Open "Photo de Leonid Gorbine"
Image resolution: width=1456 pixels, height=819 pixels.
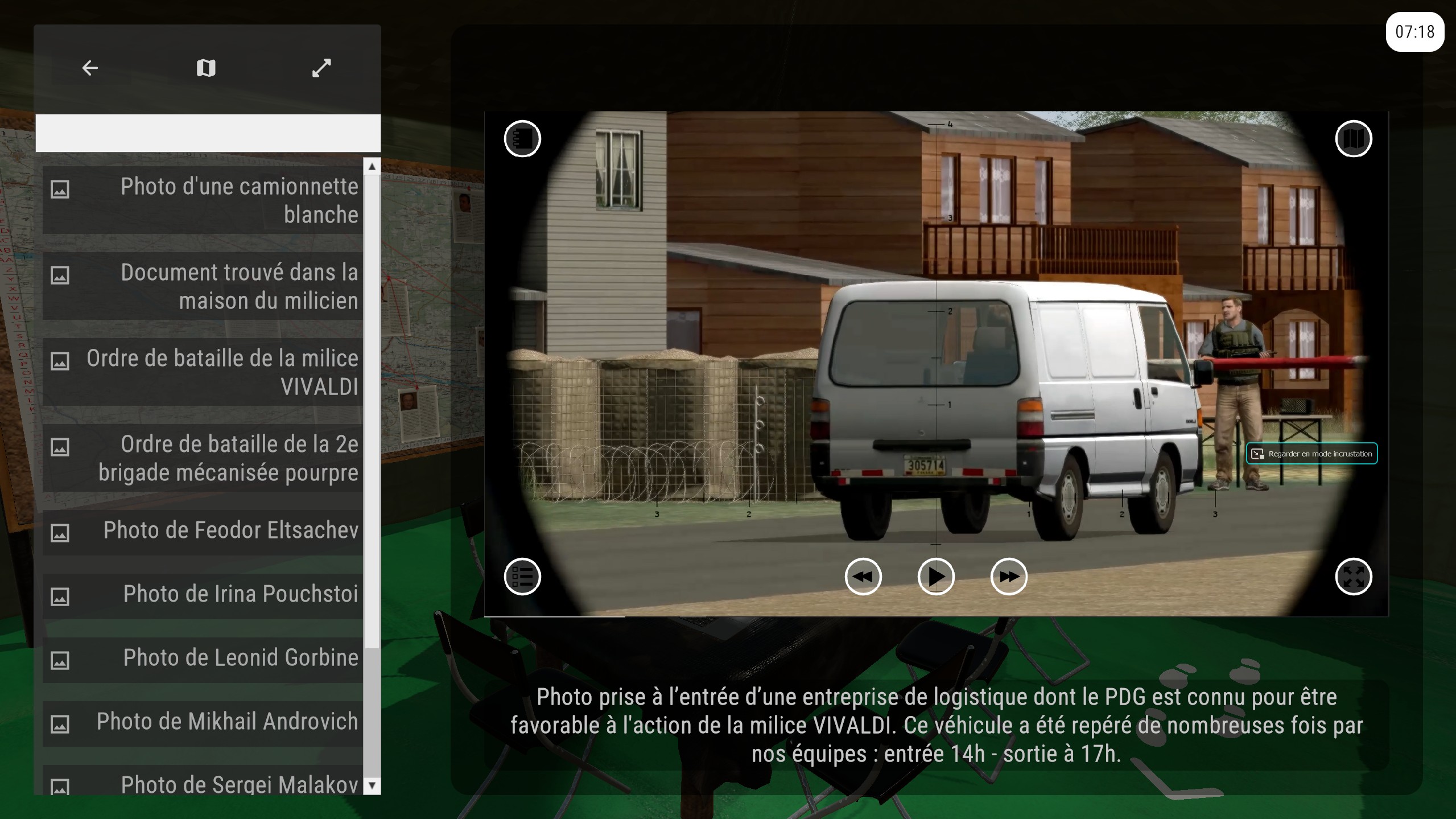203,659
